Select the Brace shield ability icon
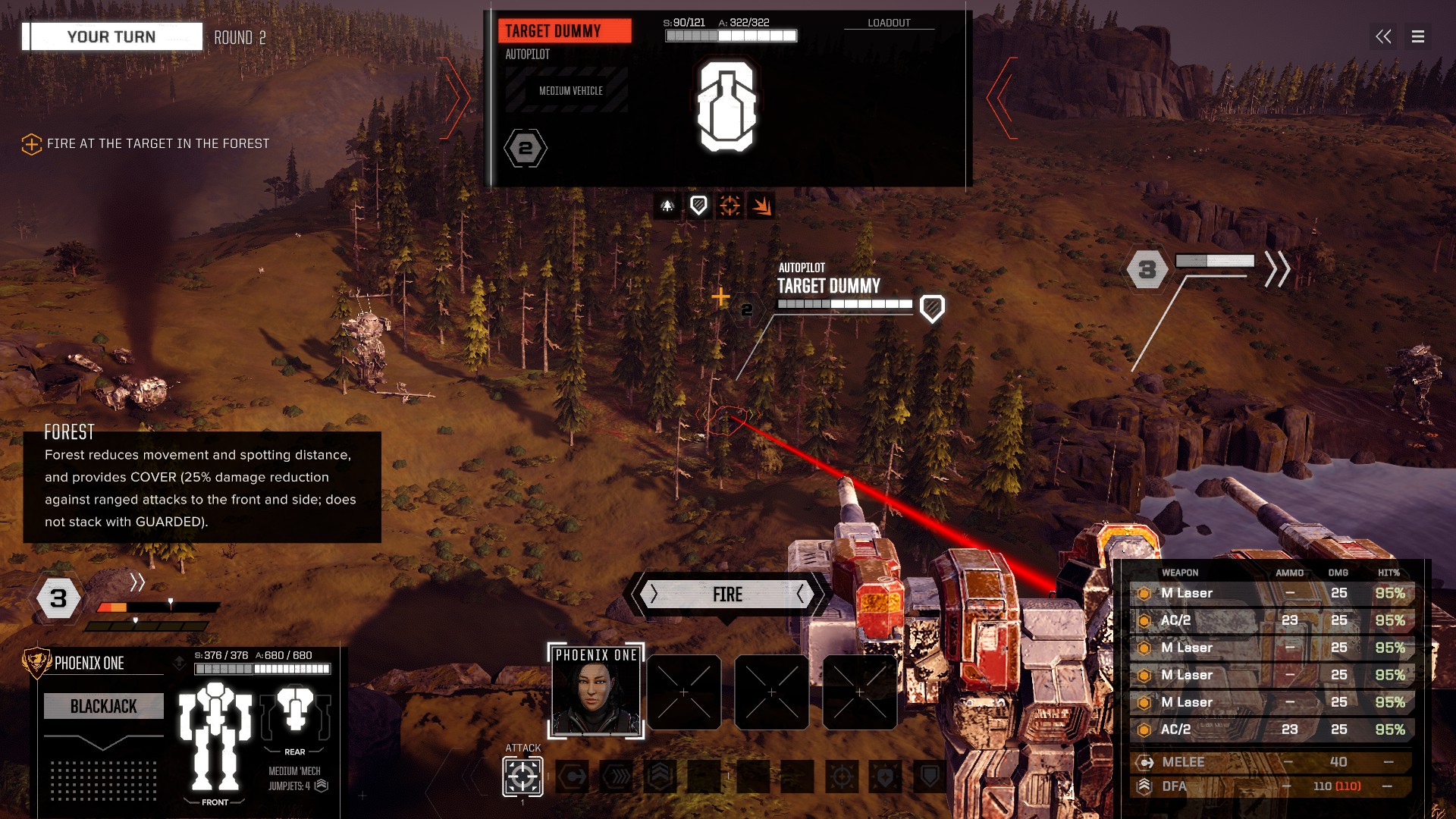The height and width of the screenshot is (819, 1456). pyautogui.click(x=930, y=777)
